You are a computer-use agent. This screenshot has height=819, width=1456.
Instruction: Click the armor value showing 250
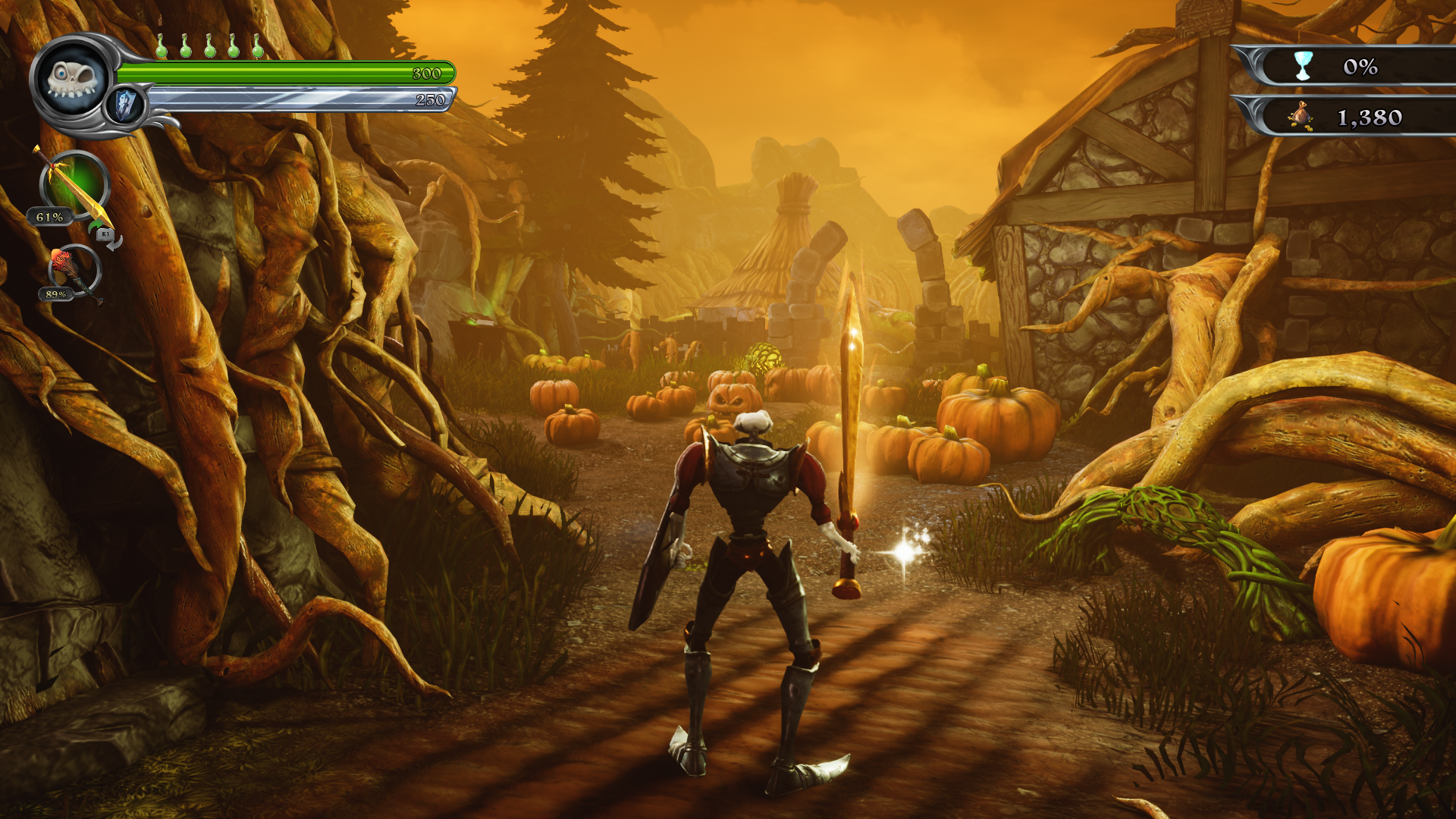click(429, 98)
